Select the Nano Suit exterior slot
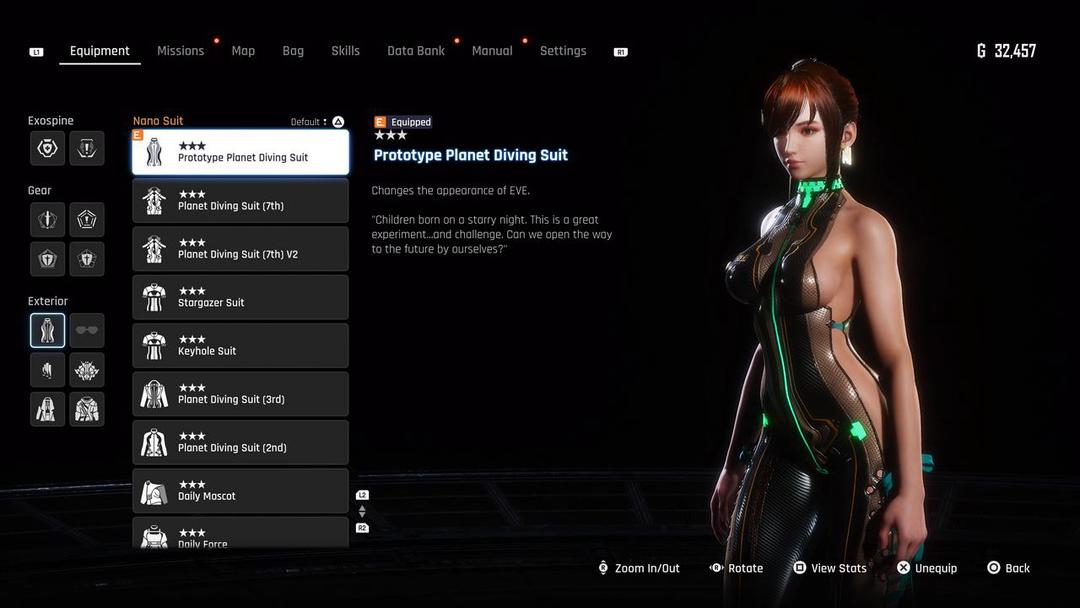Viewport: 1080px width, 608px height. pos(47,330)
